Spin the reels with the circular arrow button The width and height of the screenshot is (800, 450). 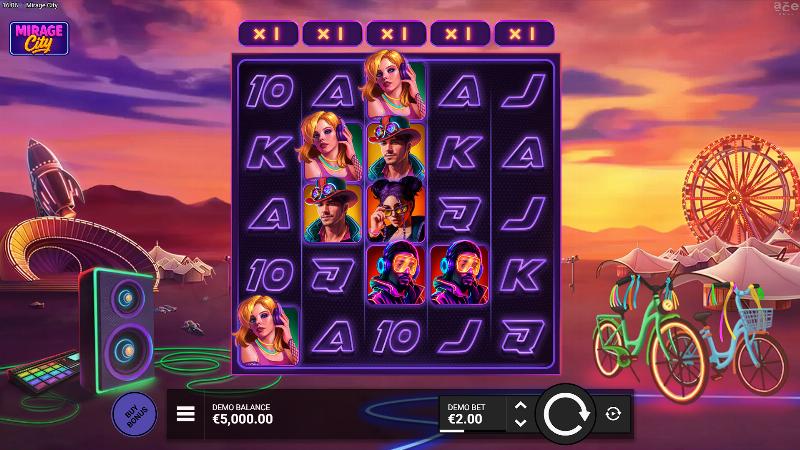click(565, 413)
